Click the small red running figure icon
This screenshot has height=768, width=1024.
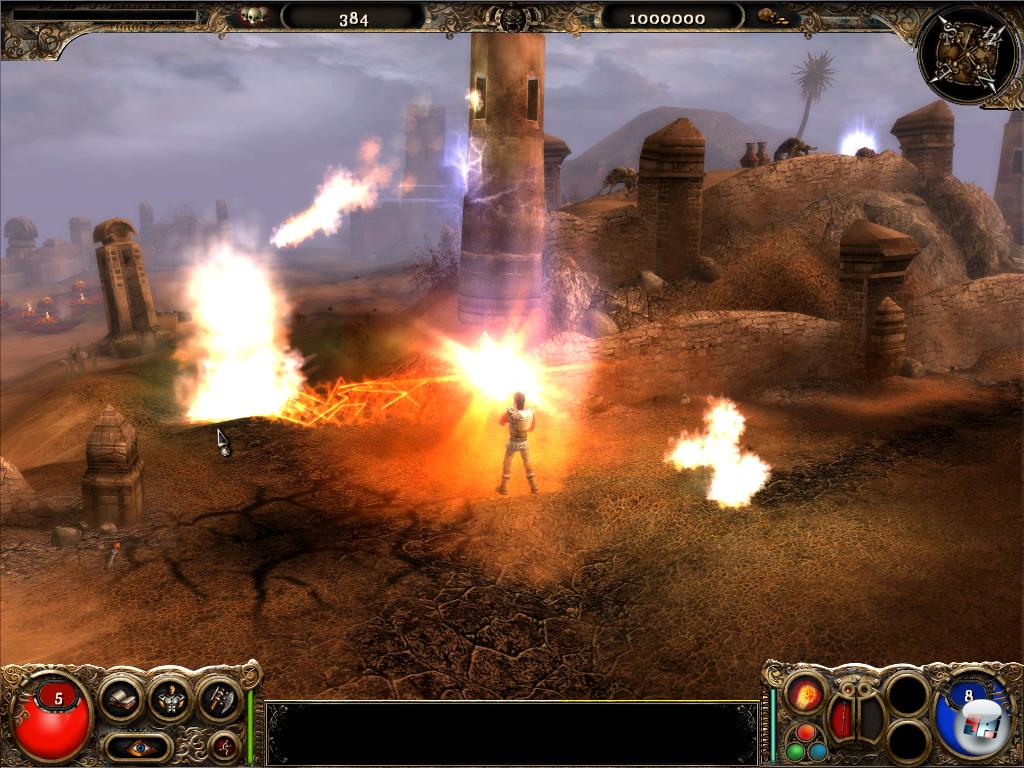pos(224,745)
